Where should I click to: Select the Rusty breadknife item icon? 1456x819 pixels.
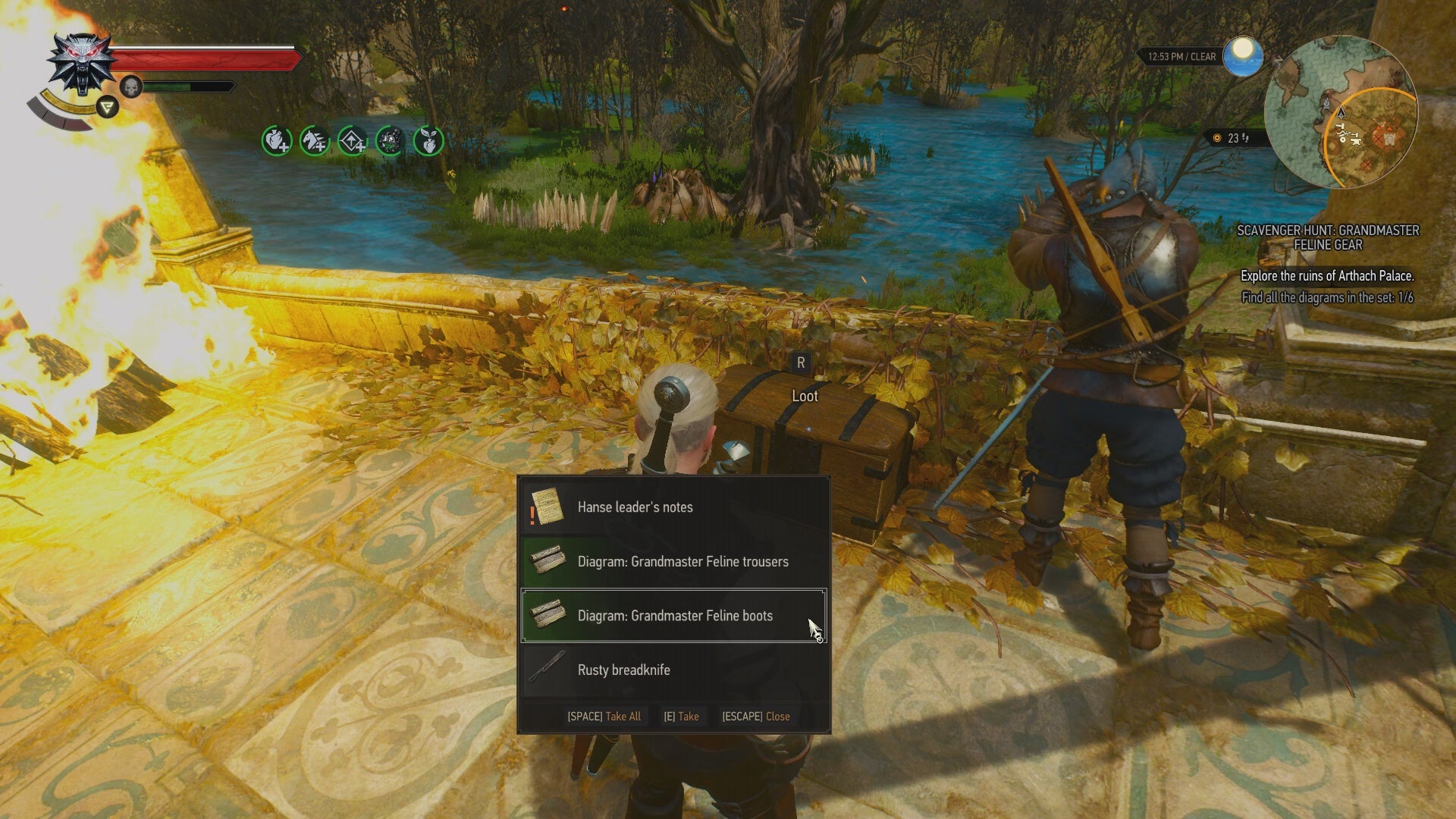point(548,670)
